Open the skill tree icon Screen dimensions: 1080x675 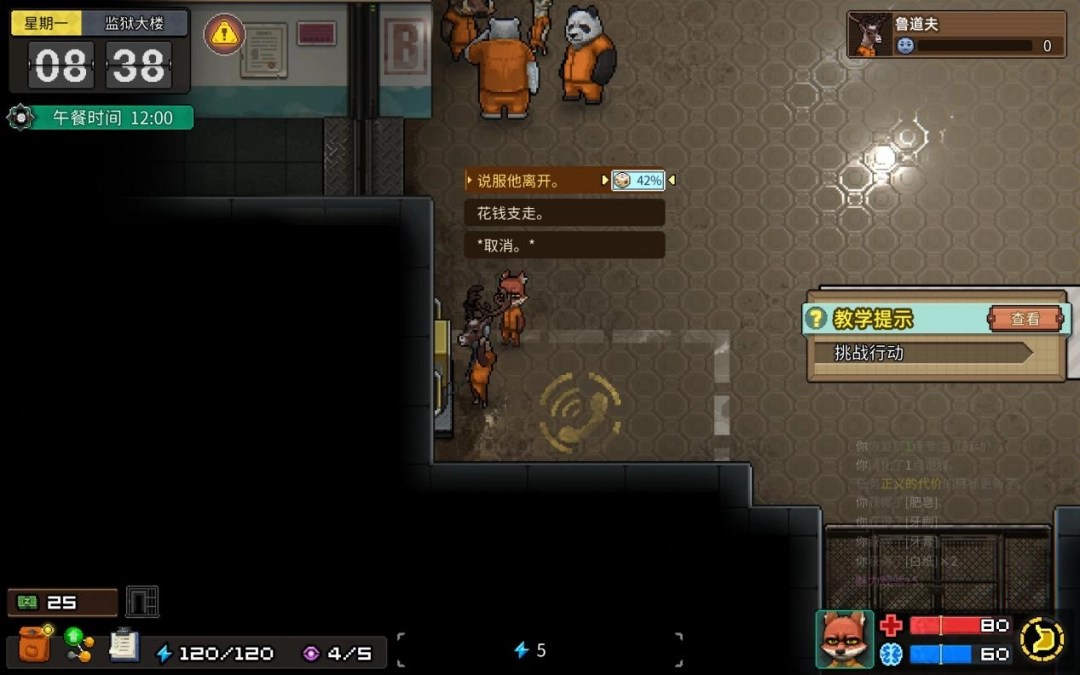79,644
